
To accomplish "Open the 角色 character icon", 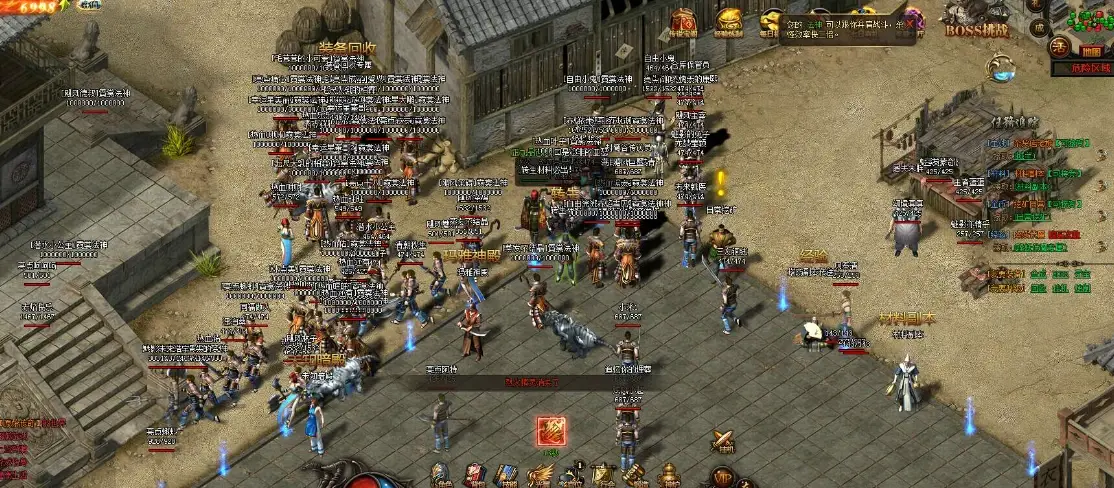I will (x=443, y=476).
